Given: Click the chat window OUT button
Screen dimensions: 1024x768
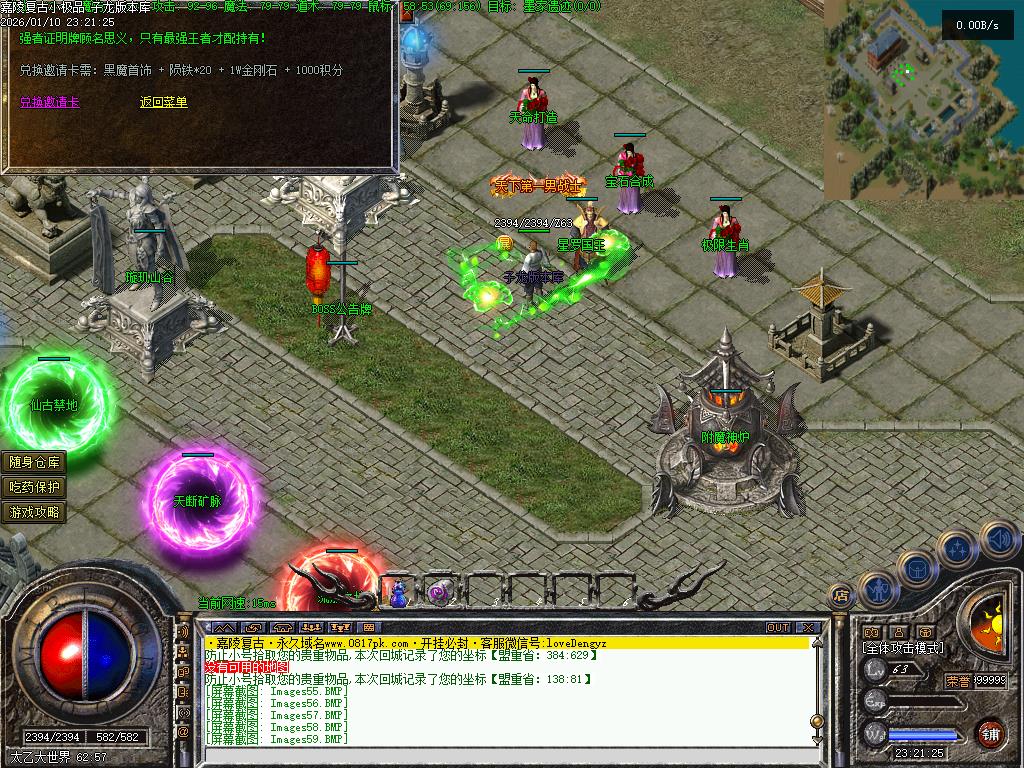Looking at the screenshot, I should pos(778,627).
